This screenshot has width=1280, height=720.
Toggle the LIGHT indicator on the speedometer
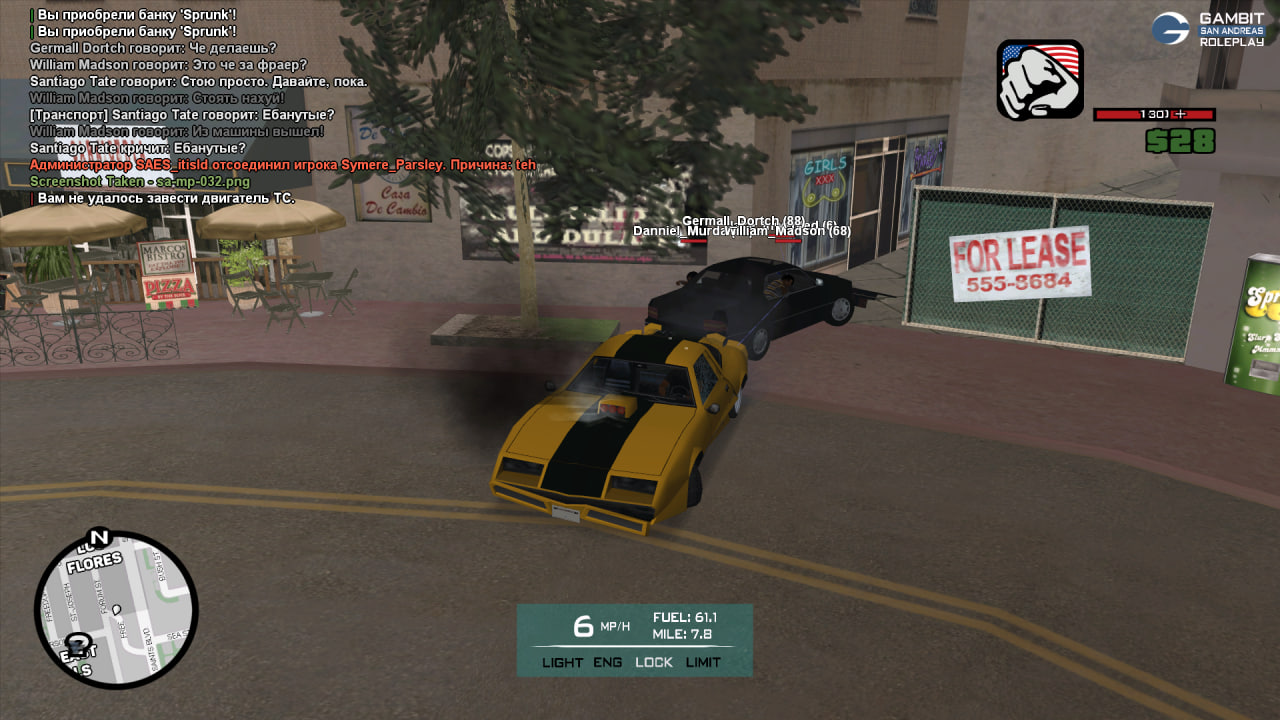tap(562, 662)
